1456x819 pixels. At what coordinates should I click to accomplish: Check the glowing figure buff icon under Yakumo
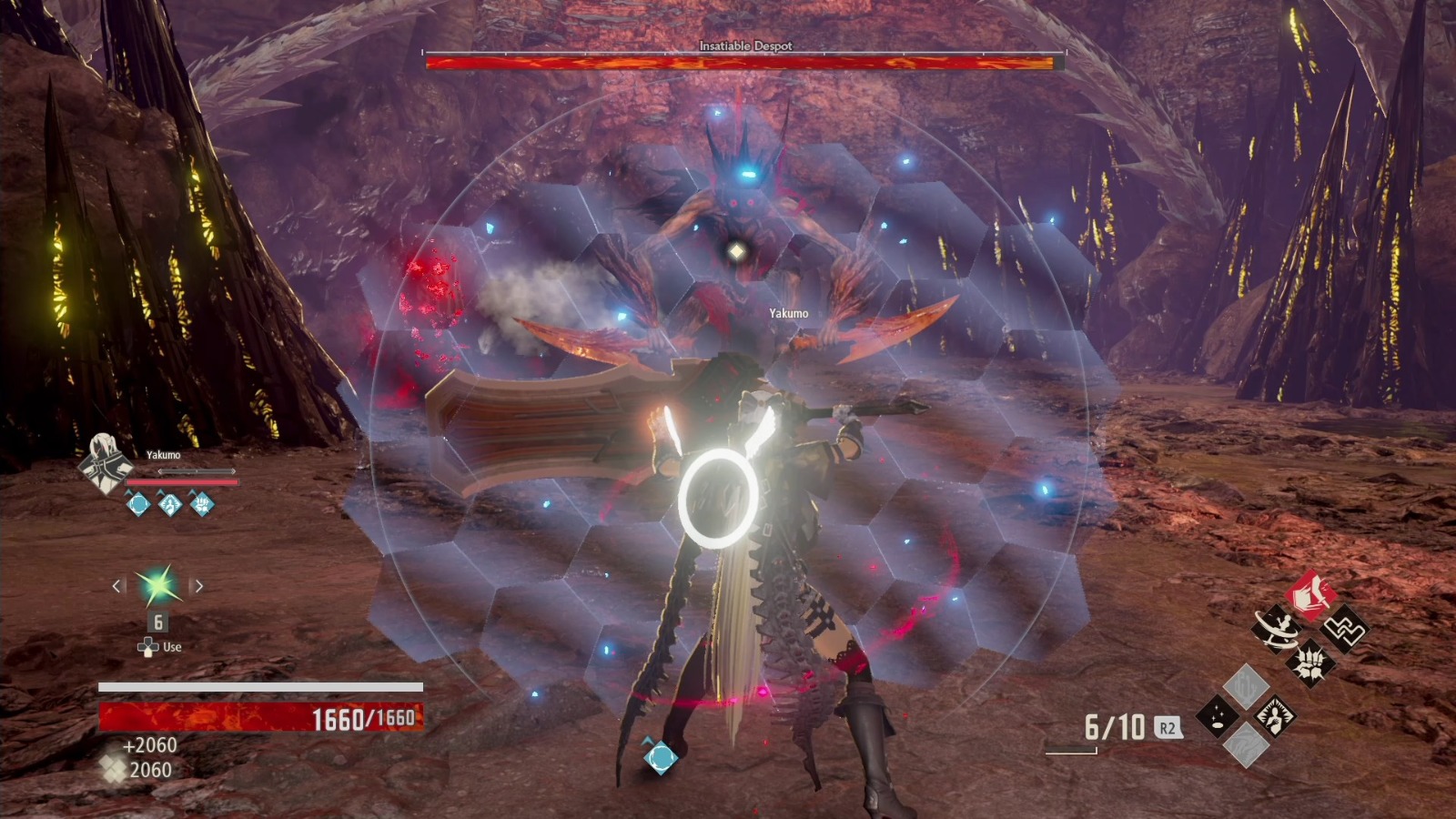tap(170, 503)
